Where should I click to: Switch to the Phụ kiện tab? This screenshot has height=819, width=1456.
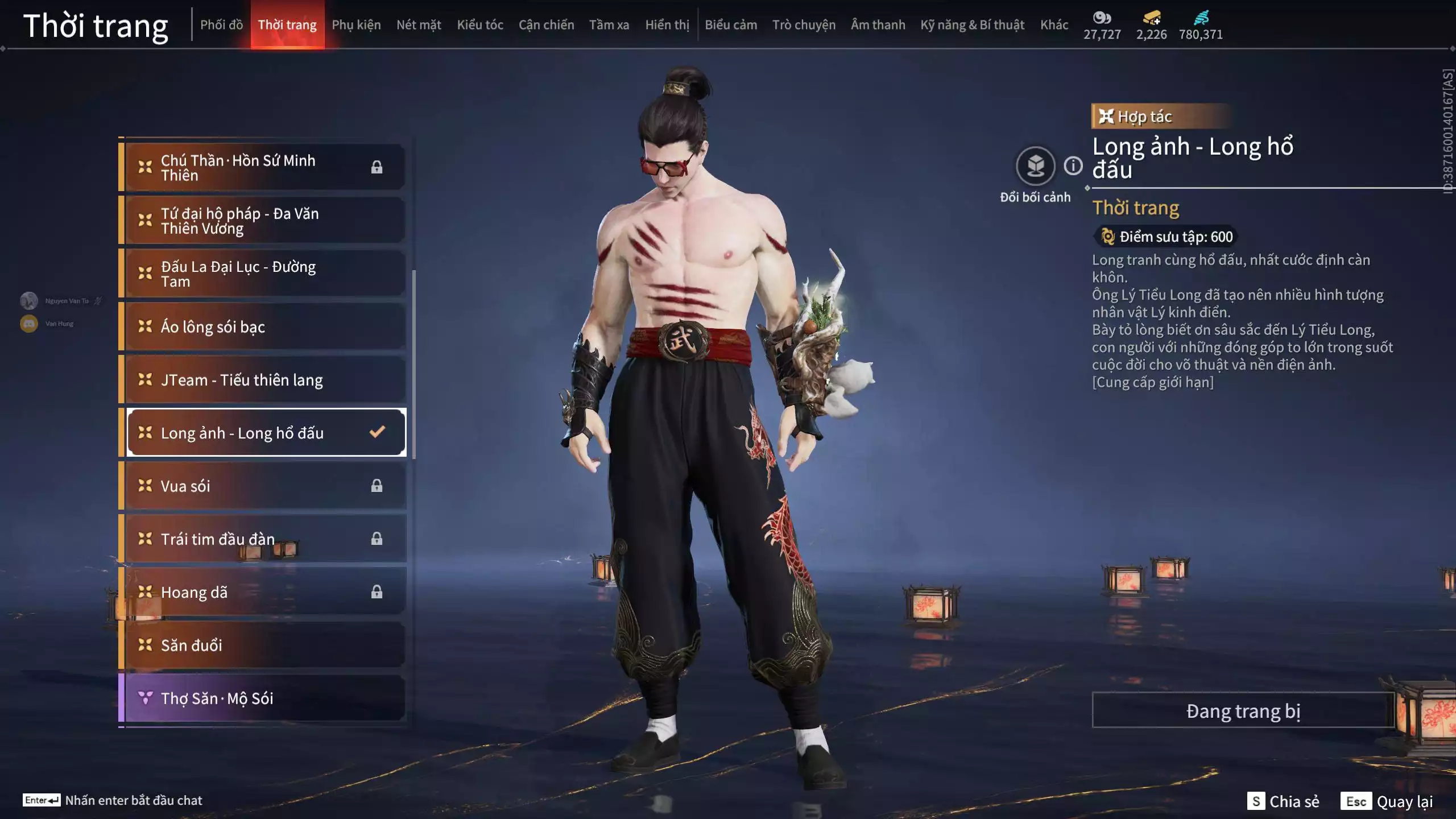[357, 24]
